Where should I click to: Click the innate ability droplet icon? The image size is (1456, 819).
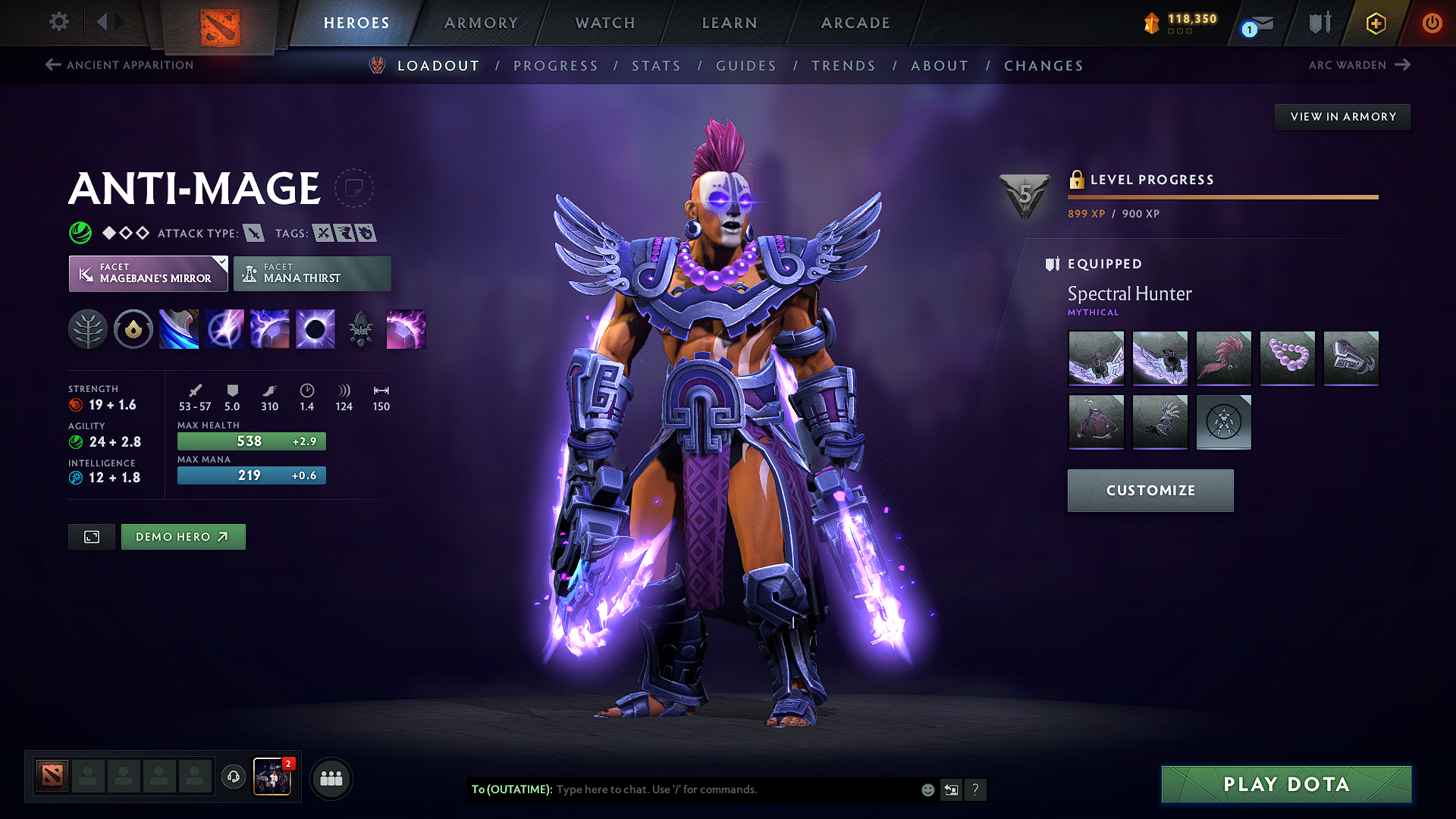point(133,328)
